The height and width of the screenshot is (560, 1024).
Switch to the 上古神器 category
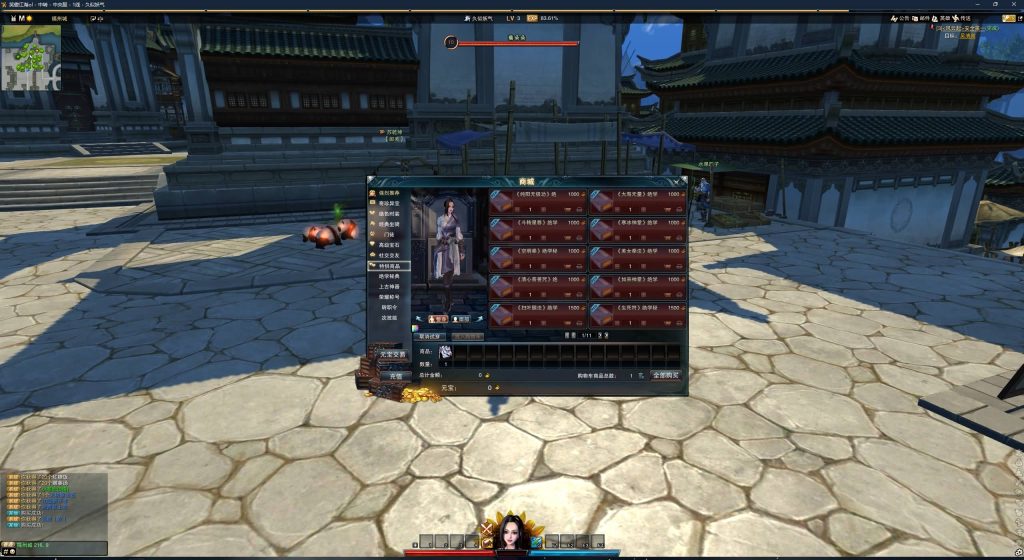point(390,287)
